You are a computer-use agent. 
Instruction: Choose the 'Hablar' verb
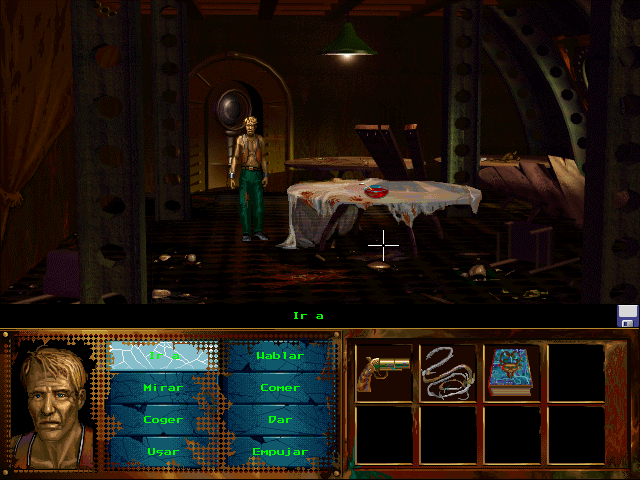click(x=280, y=355)
